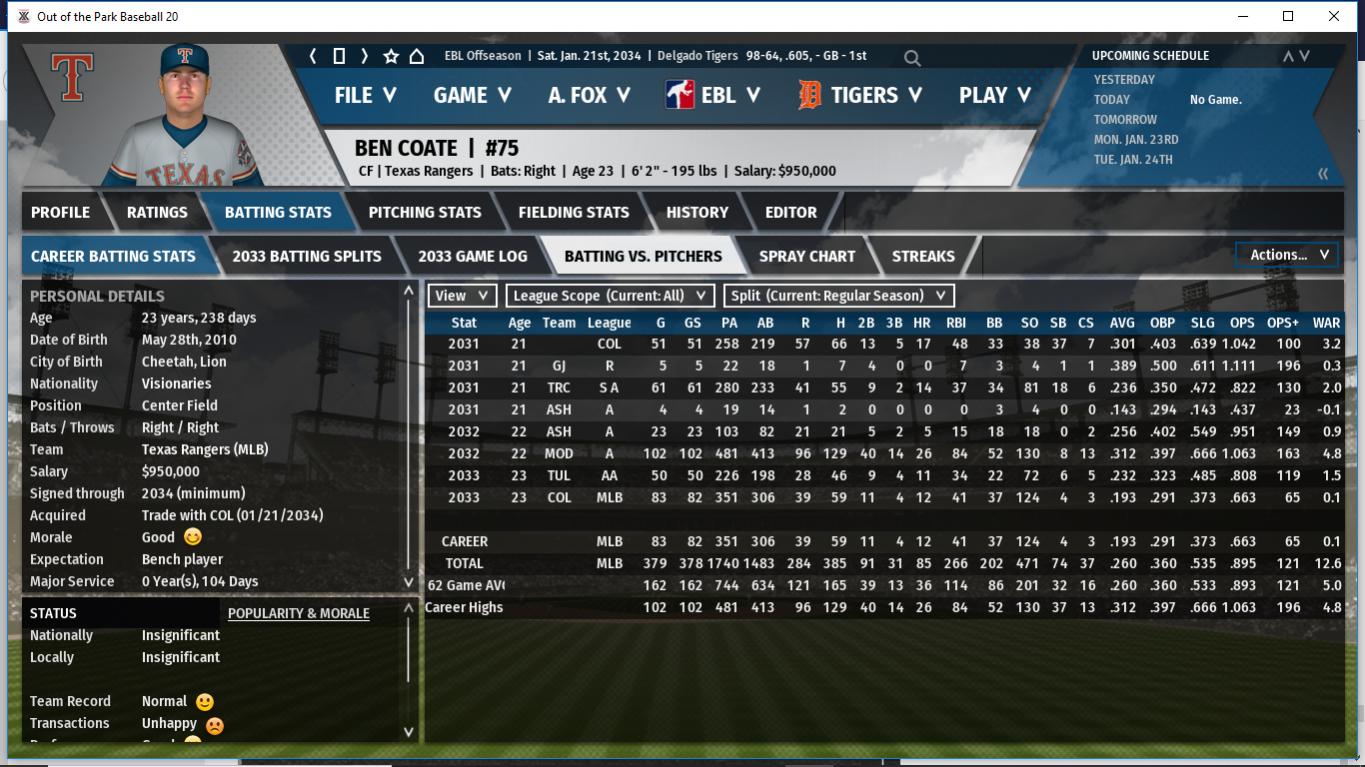
Task: Switch to the PROFILE tab
Action: click(x=60, y=212)
